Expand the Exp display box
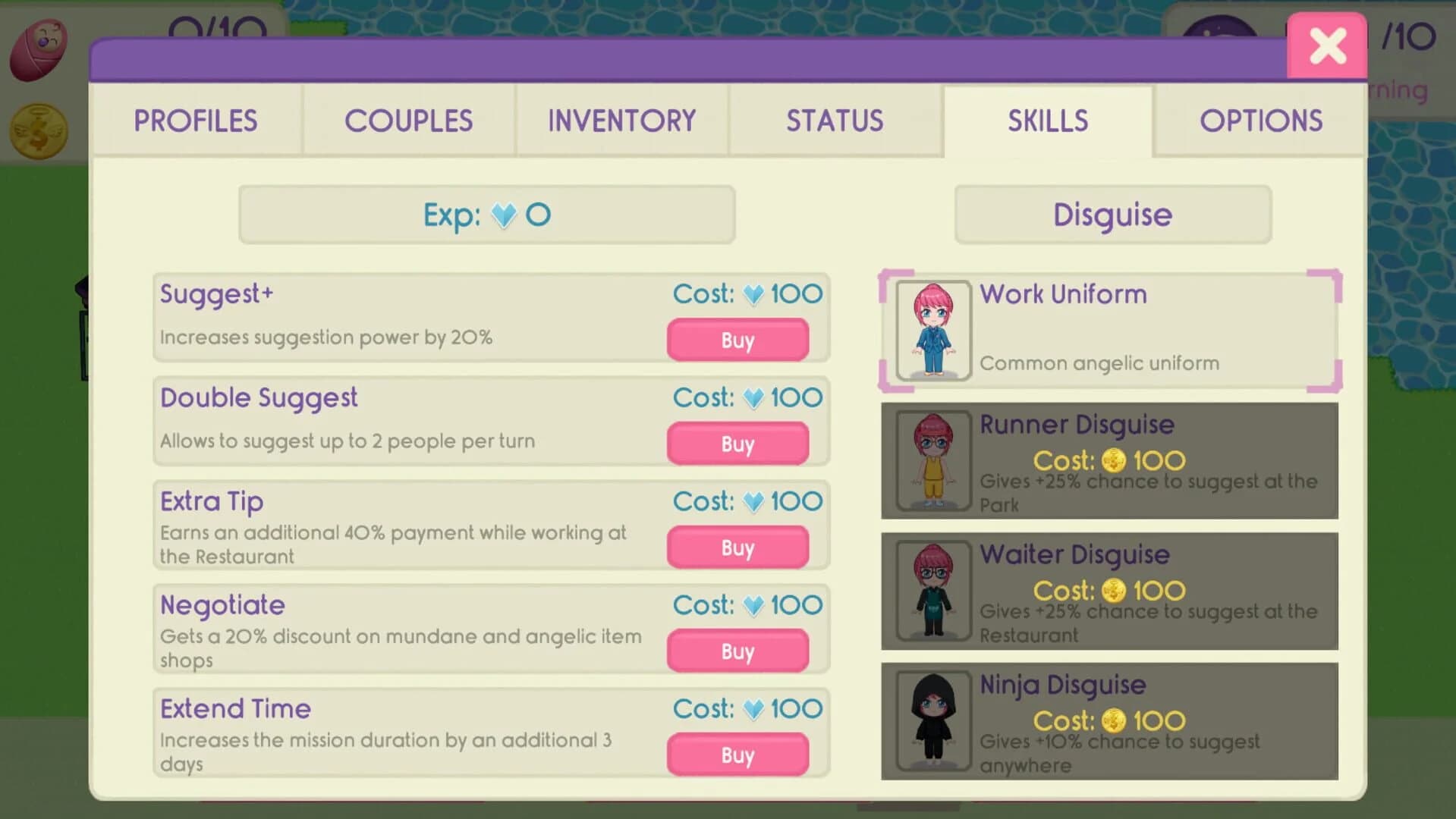The image size is (1456, 819). [487, 215]
